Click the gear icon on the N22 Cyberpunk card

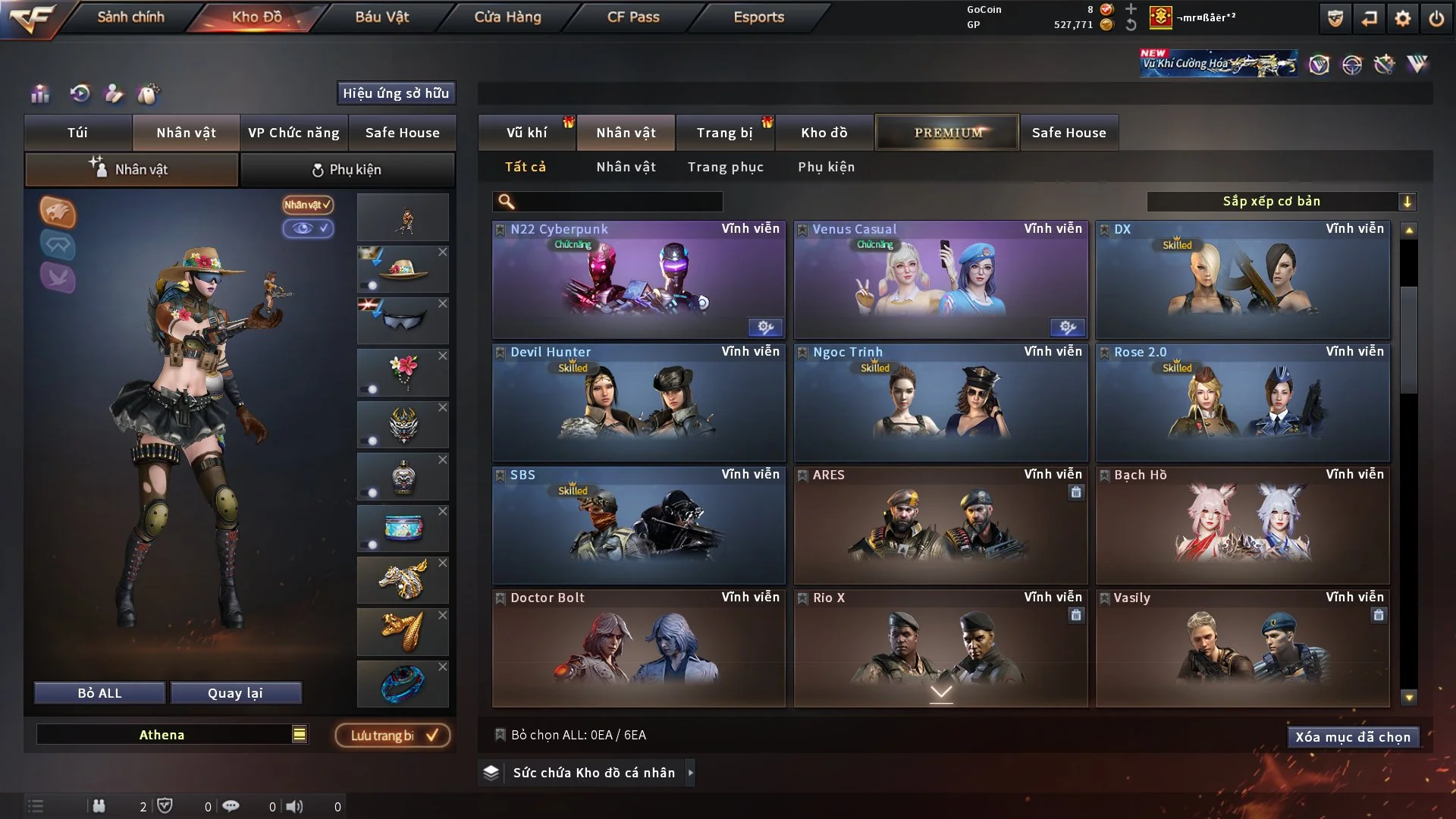point(765,328)
